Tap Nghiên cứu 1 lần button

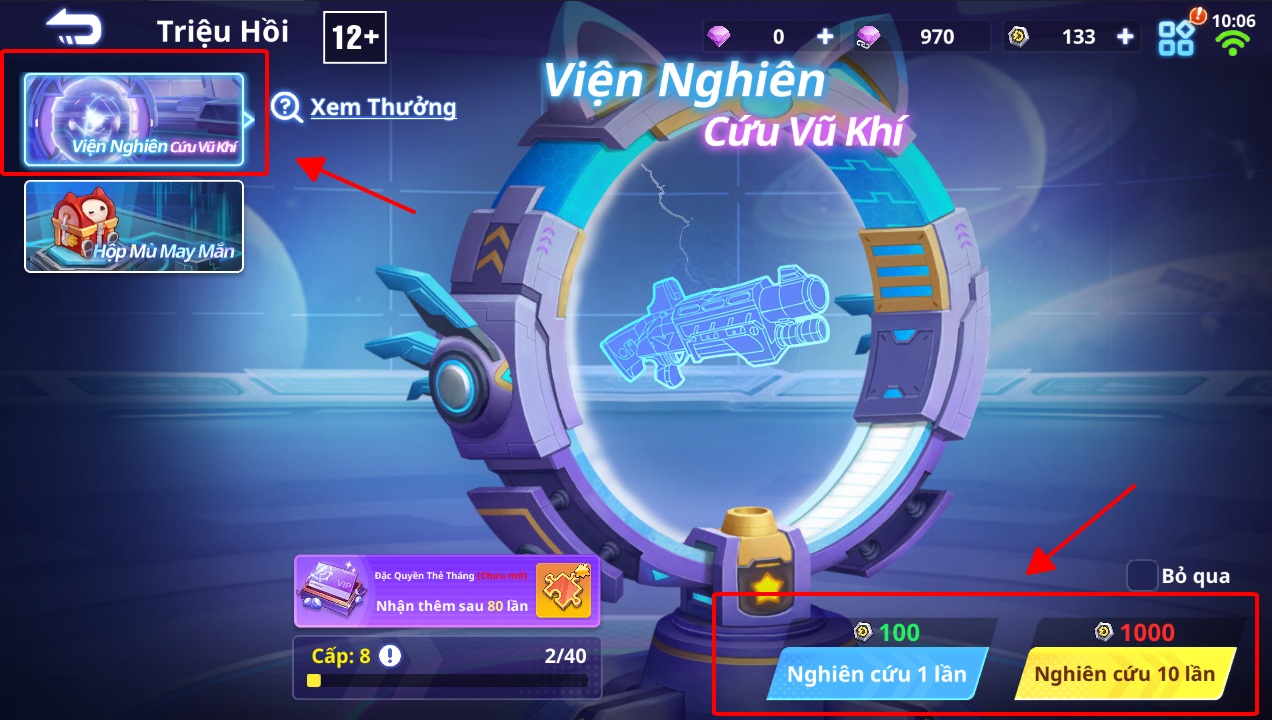876,673
